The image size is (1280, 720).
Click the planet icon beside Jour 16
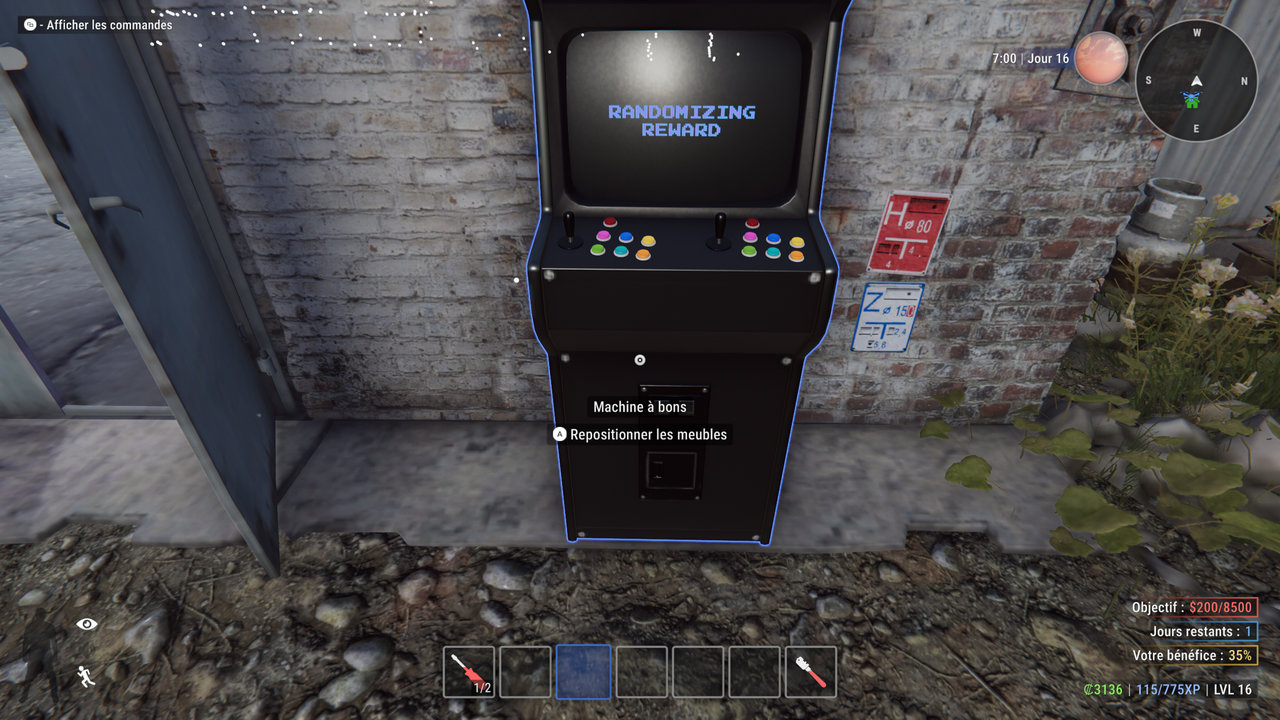1102,57
